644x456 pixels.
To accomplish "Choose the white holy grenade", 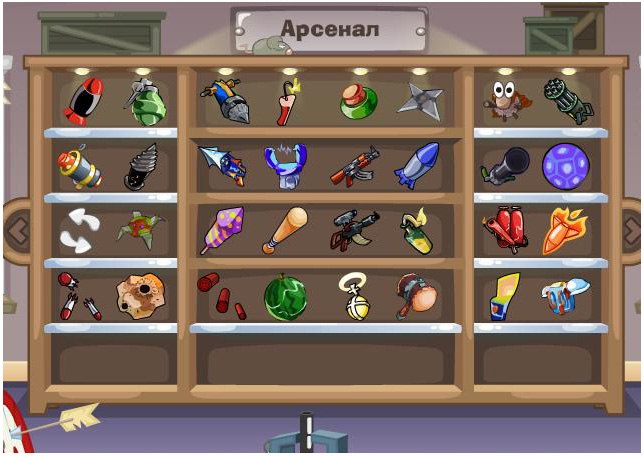I will coord(353,297).
